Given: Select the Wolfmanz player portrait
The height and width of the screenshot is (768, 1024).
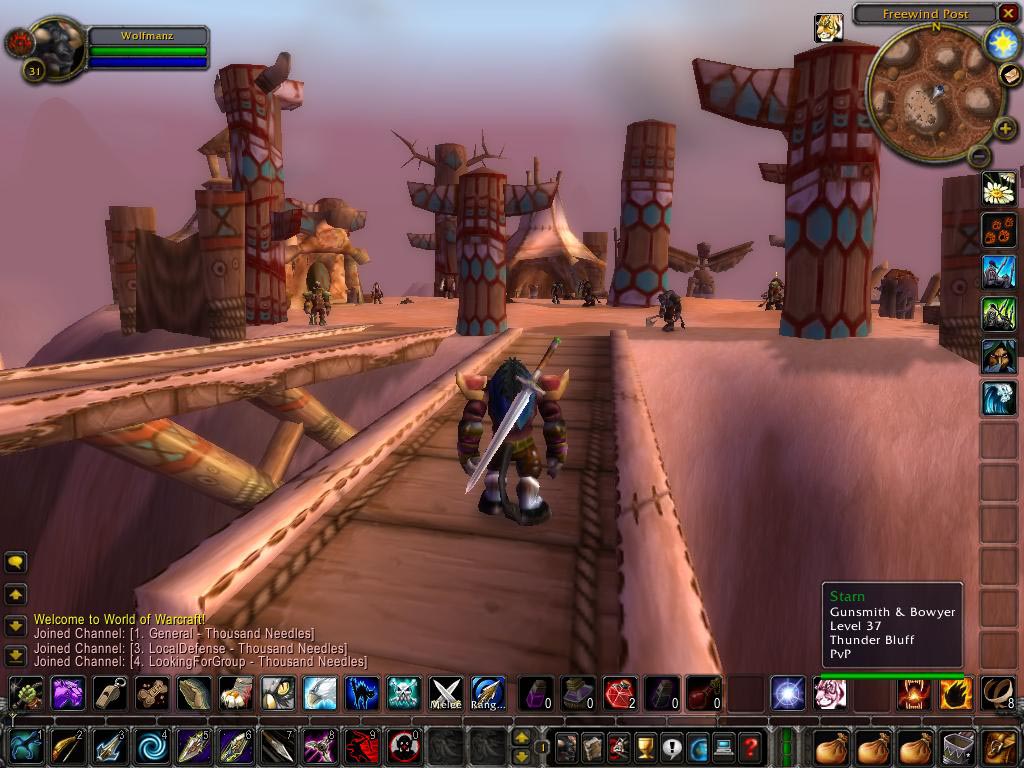Looking at the screenshot, I should point(50,45).
